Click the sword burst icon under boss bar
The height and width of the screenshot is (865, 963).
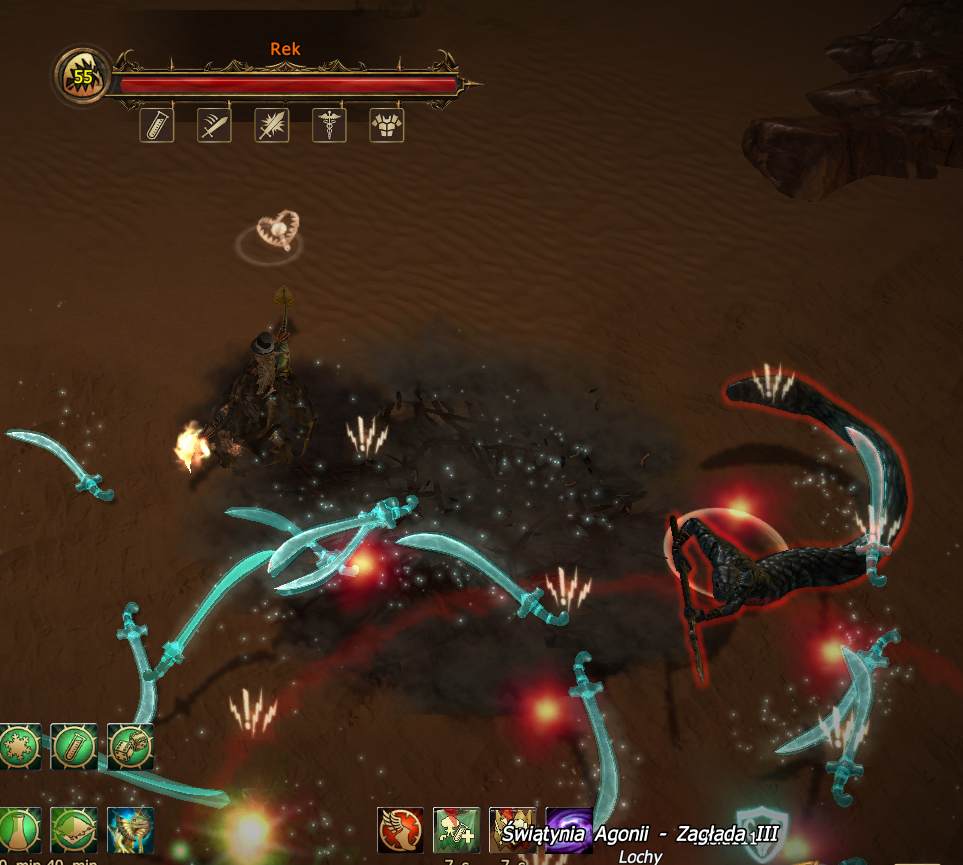tap(272, 125)
